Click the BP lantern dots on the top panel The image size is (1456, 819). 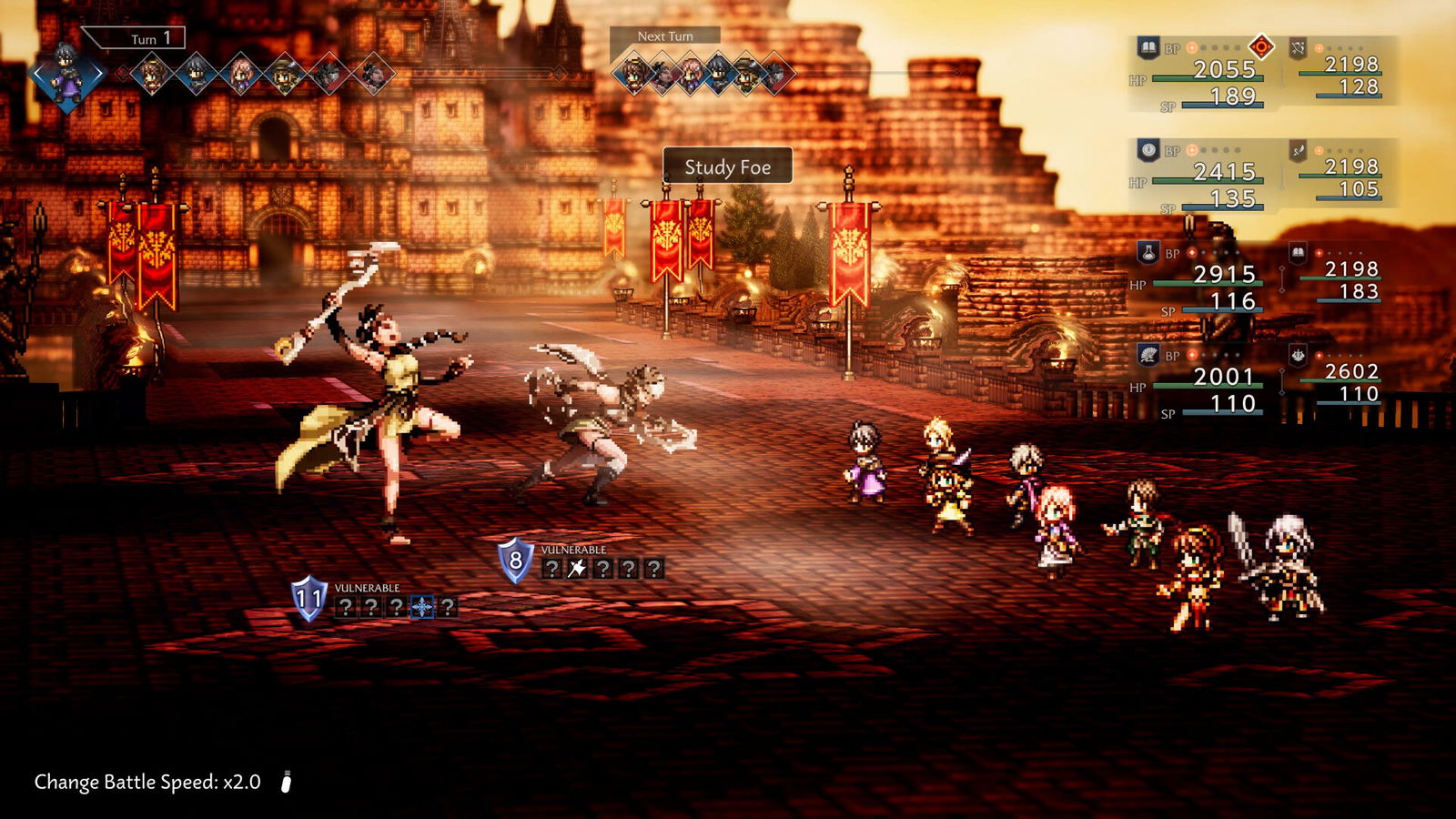click(1212, 46)
